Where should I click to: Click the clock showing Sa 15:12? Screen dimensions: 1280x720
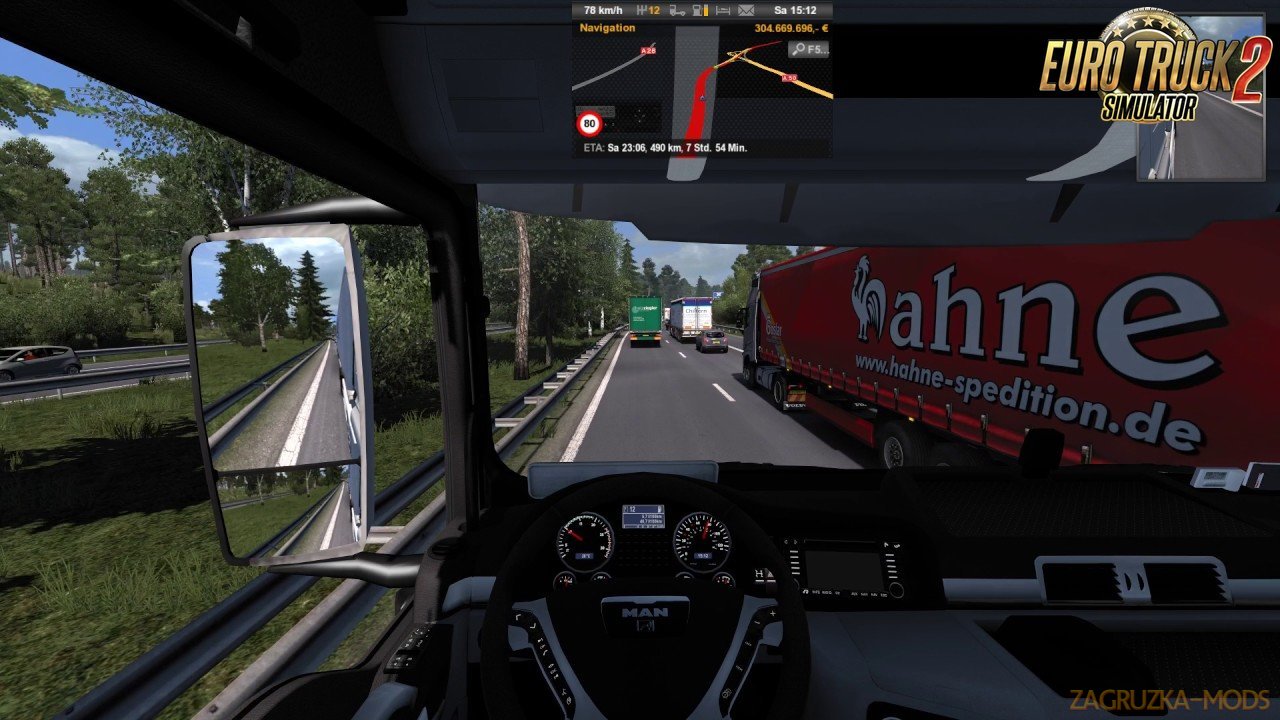click(x=797, y=10)
